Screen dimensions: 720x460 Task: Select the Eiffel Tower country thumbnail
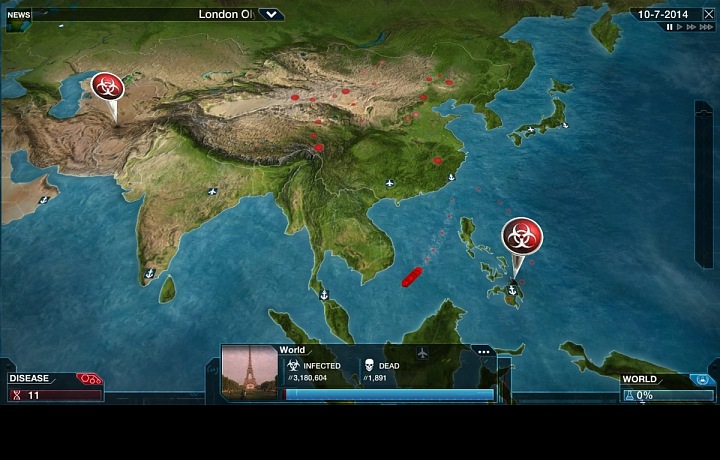(249, 372)
